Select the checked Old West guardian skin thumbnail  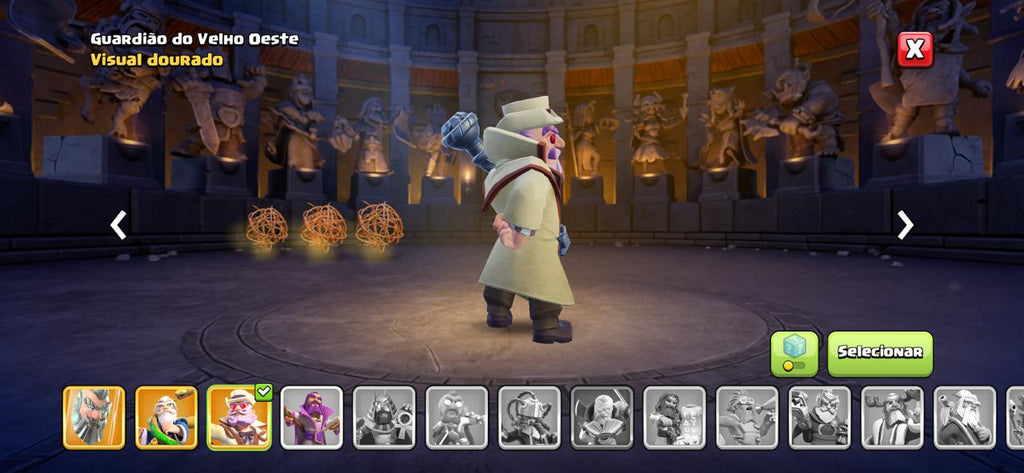(x=239, y=417)
